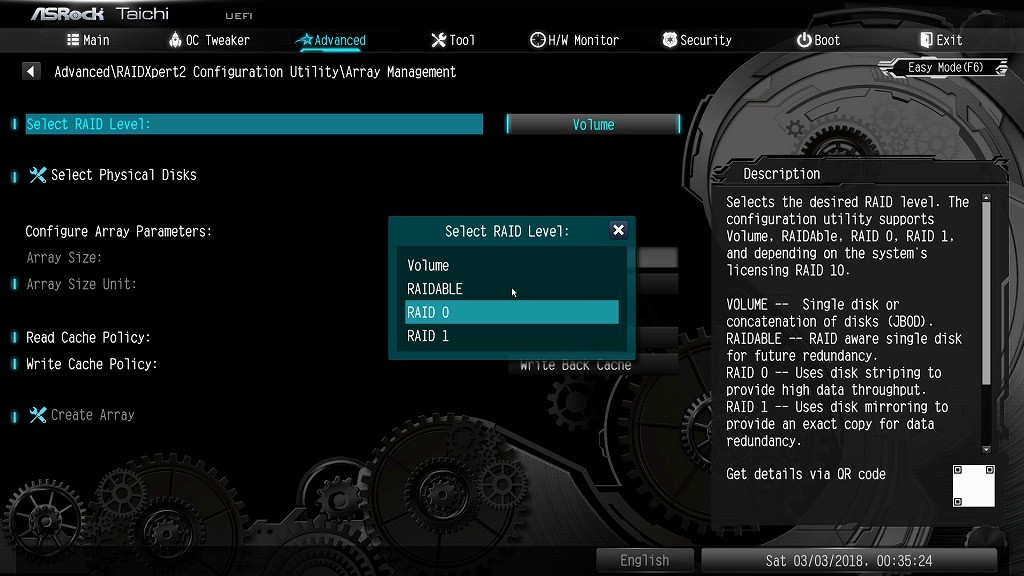Image resolution: width=1024 pixels, height=576 pixels.
Task: Select RAID 0 from the list
Action: click(428, 312)
